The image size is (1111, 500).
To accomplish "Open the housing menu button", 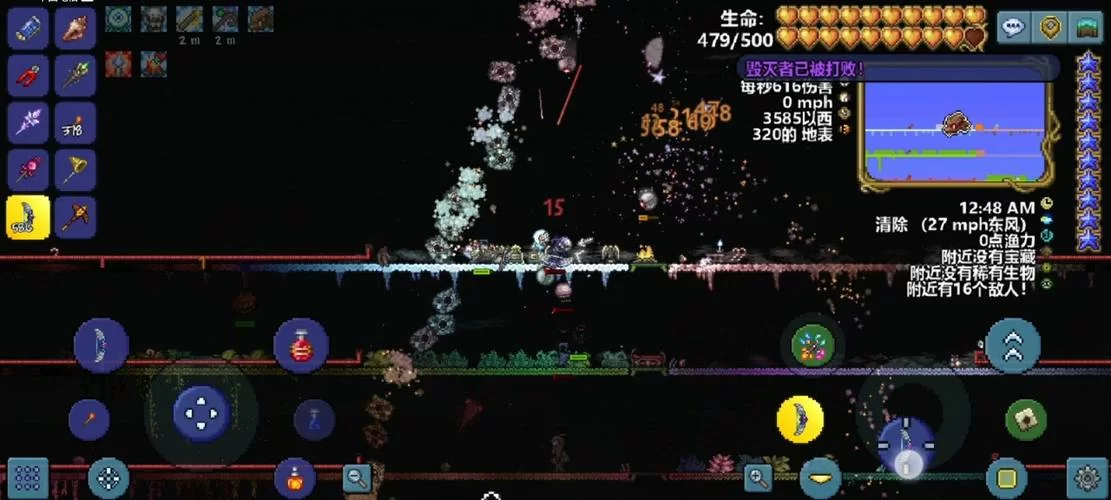I will point(1085,27).
